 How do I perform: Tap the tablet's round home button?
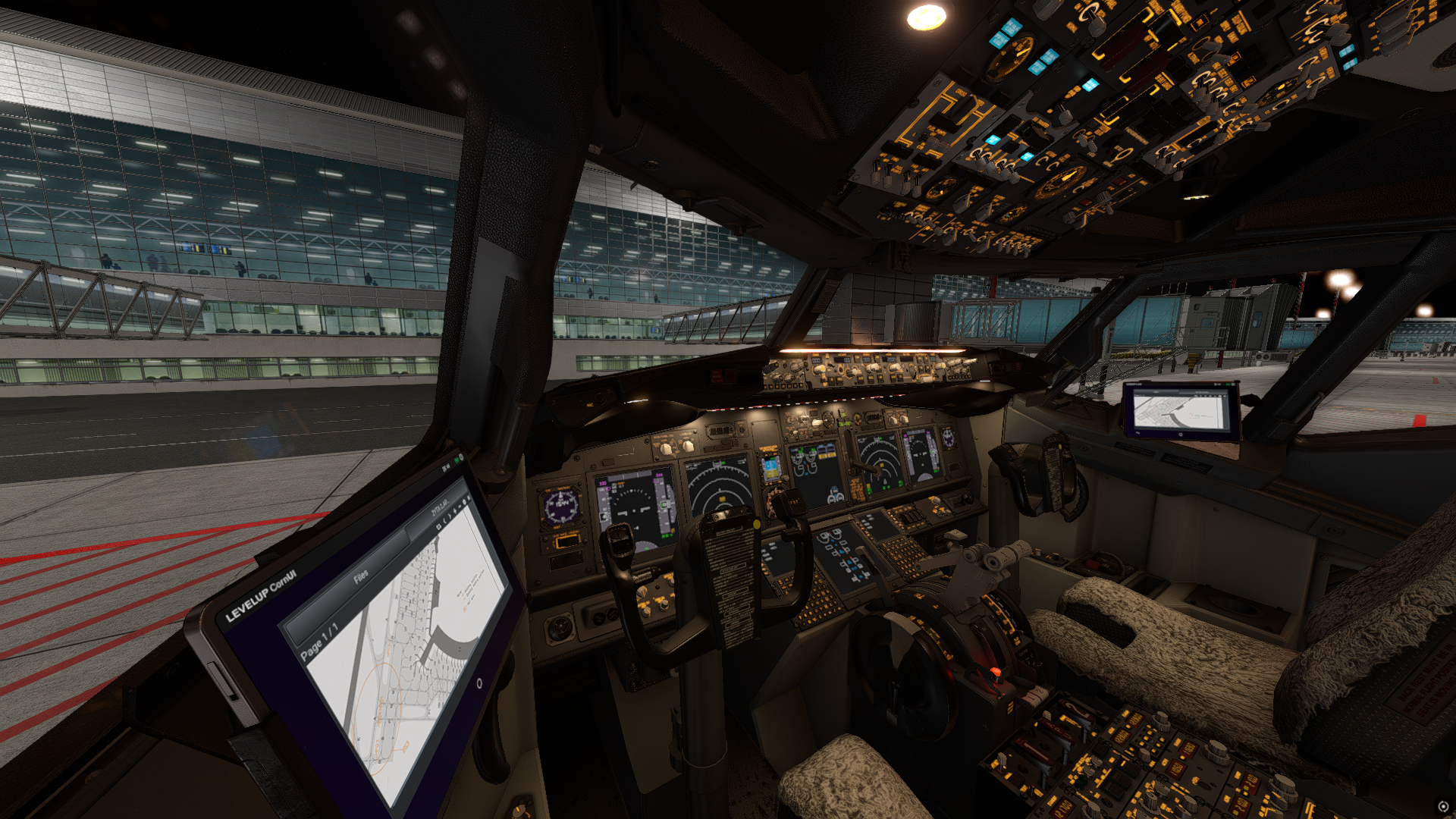[479, 683]
